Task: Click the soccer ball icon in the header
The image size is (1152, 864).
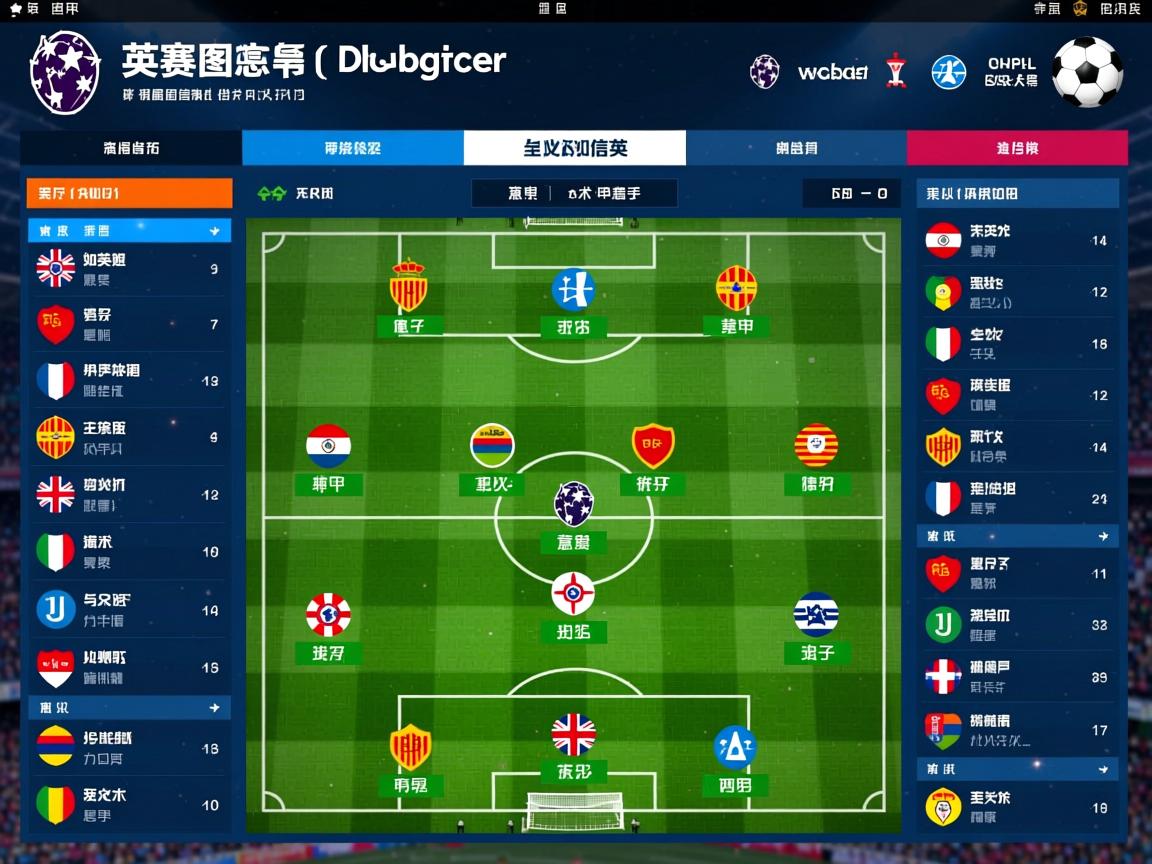Action: click(1087, 72)
